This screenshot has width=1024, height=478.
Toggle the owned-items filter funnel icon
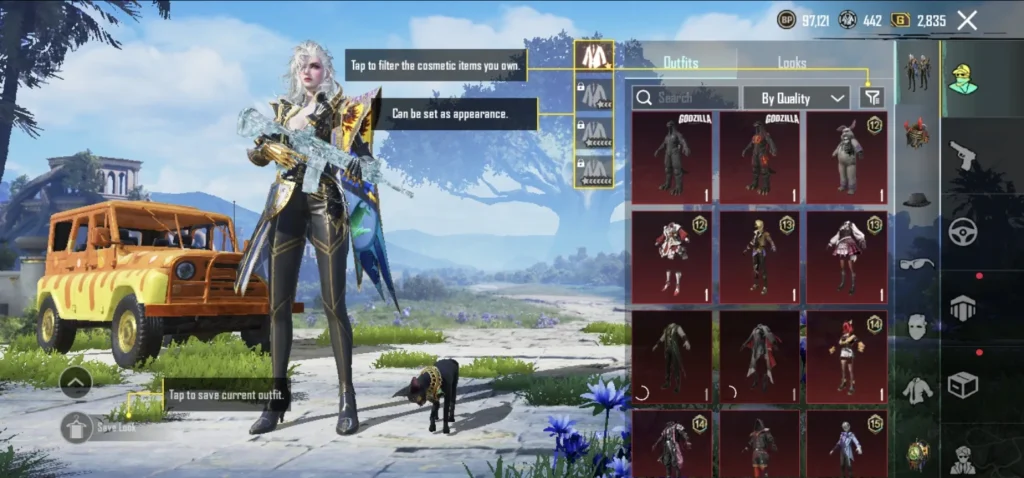pos(871,97)
